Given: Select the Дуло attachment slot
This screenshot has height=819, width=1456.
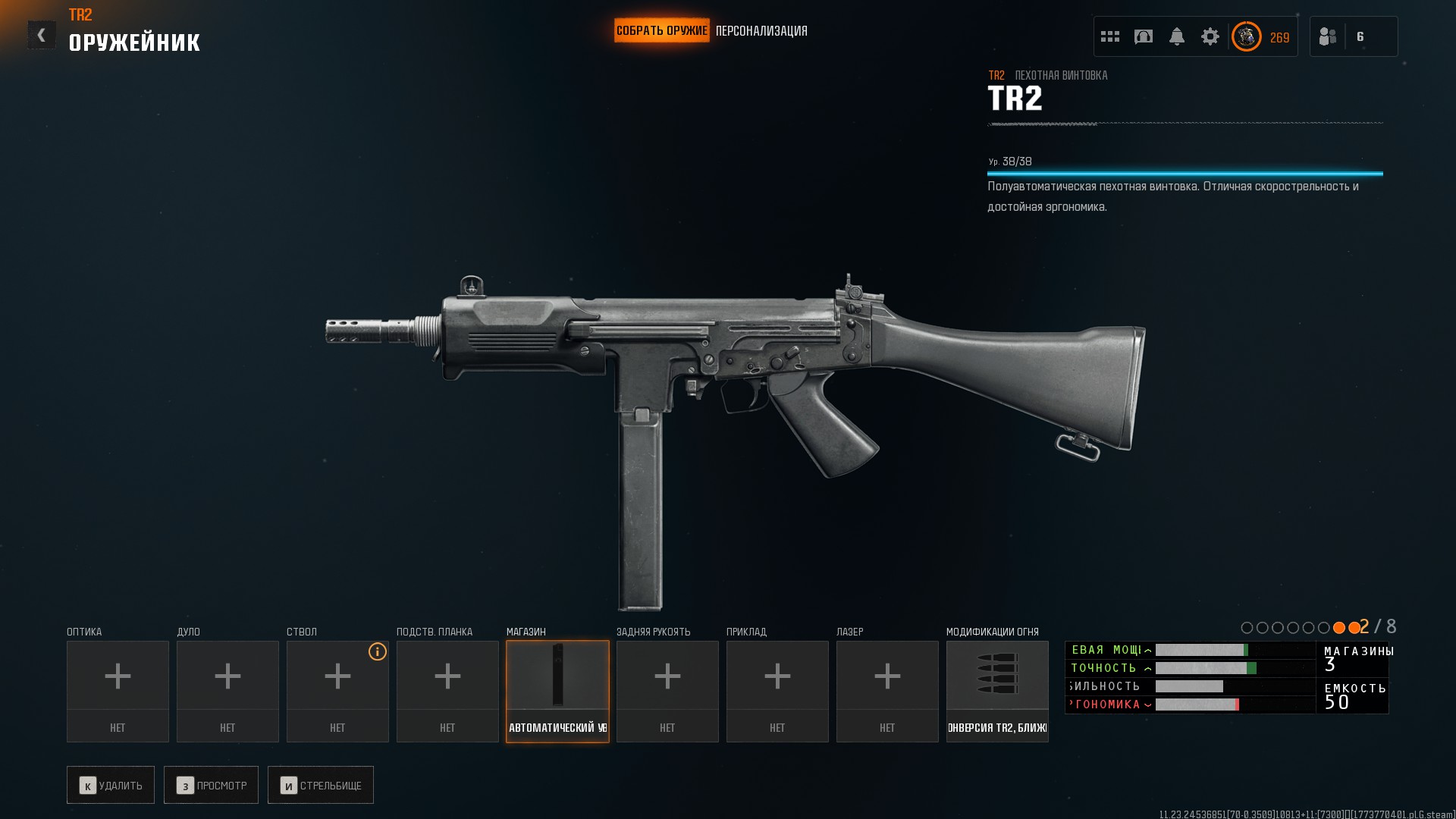Looking at the screenshot, I should pyautogui.click(x=227, y=691).
